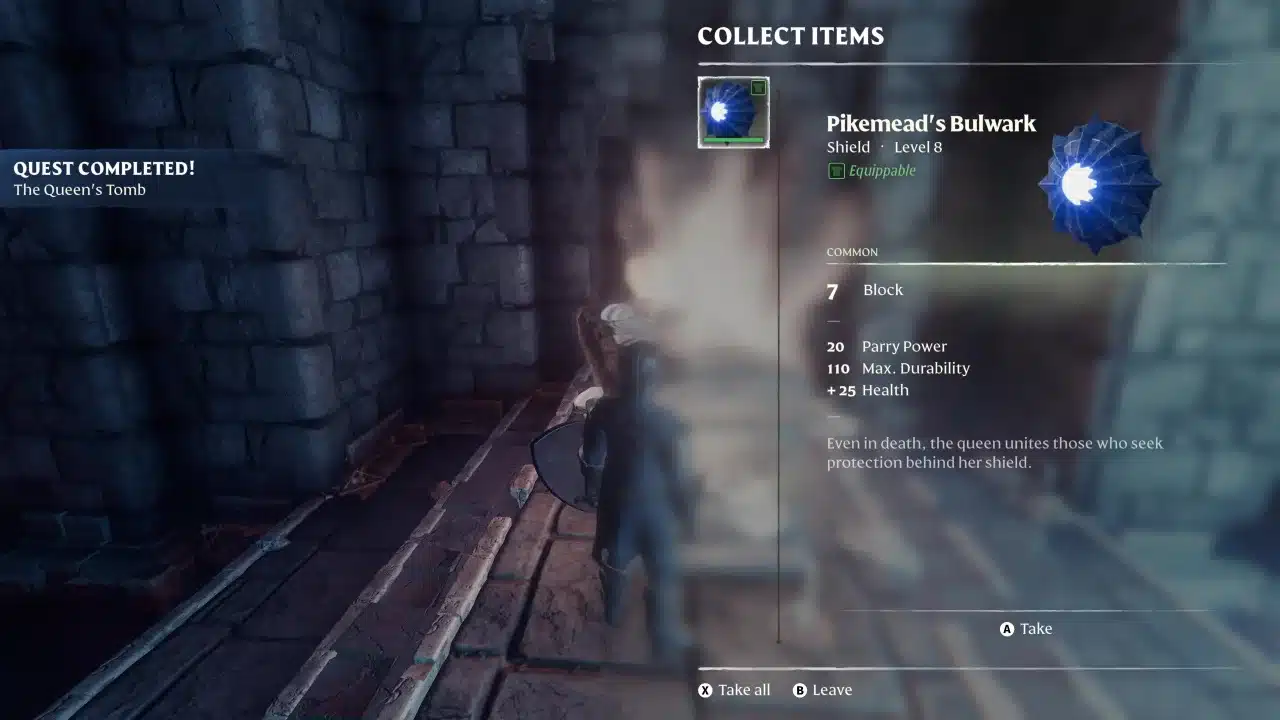Image resolution: width=1280 pixels, height=720 pixels.
Task: Click the green durability bar under the shield thumbnail
Action: coord(732,141)
